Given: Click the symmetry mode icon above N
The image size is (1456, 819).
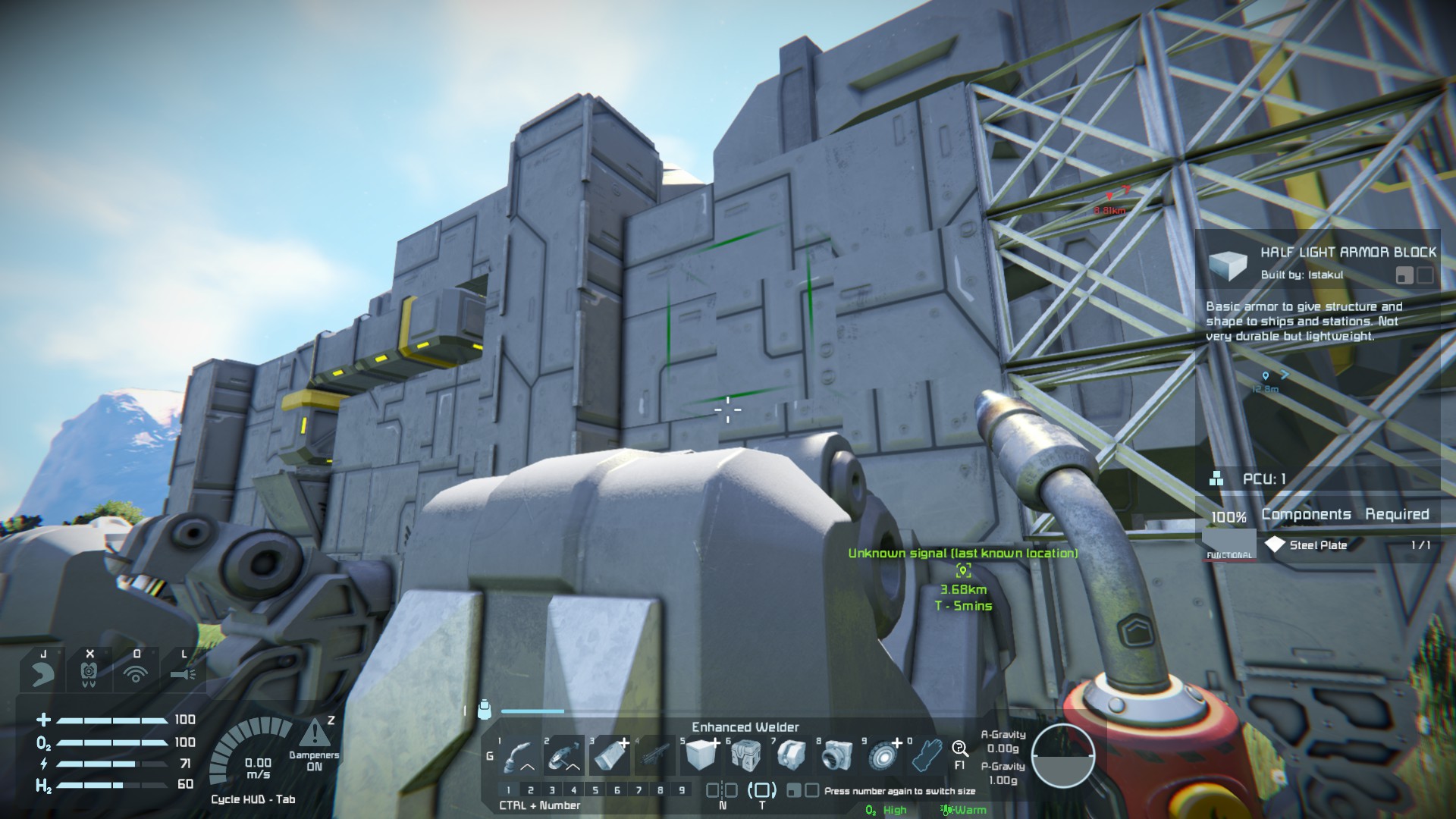Looking at the screenshot, I should click(721, 790).
